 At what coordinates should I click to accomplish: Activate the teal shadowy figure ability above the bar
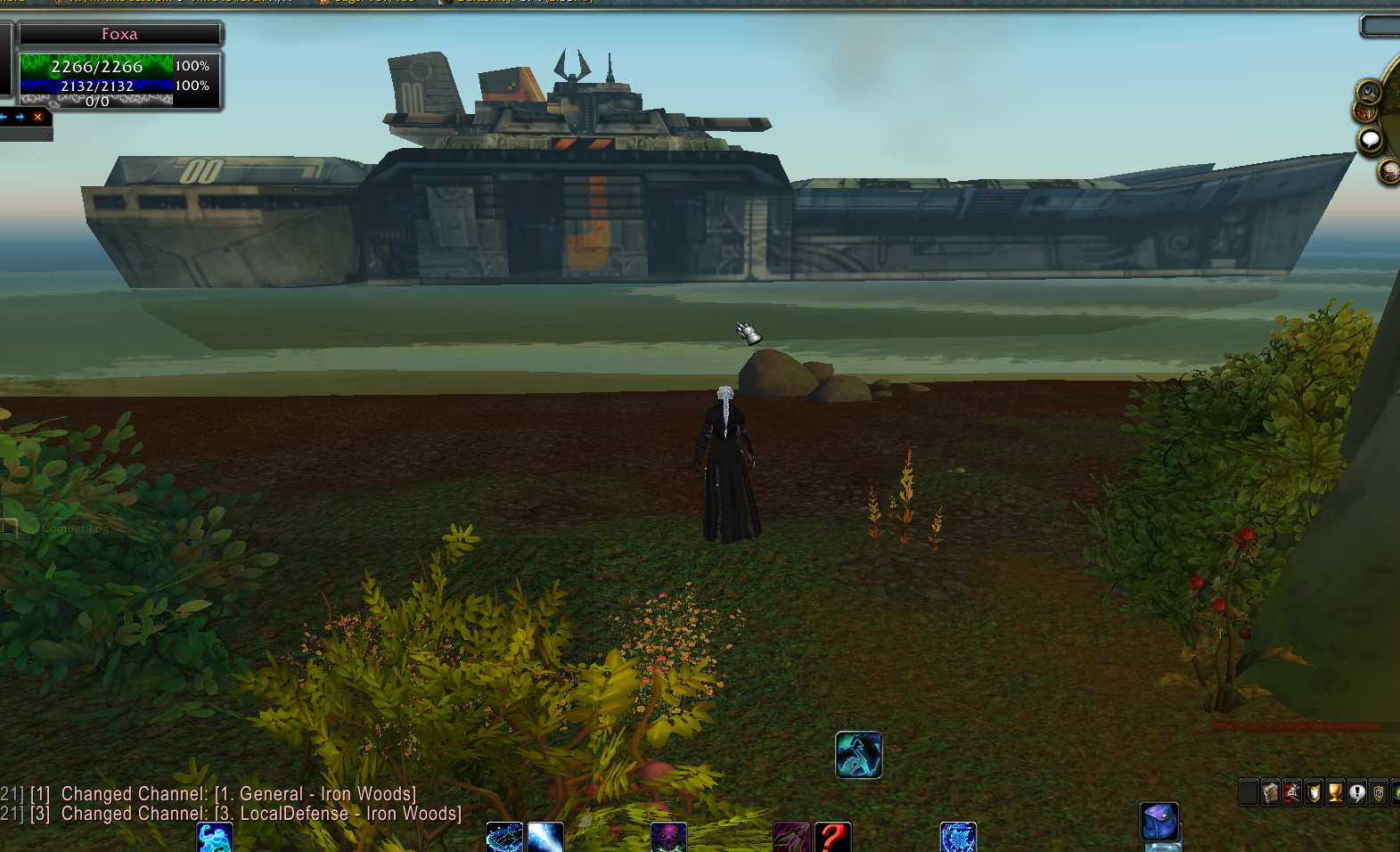(x=858, y=755)
